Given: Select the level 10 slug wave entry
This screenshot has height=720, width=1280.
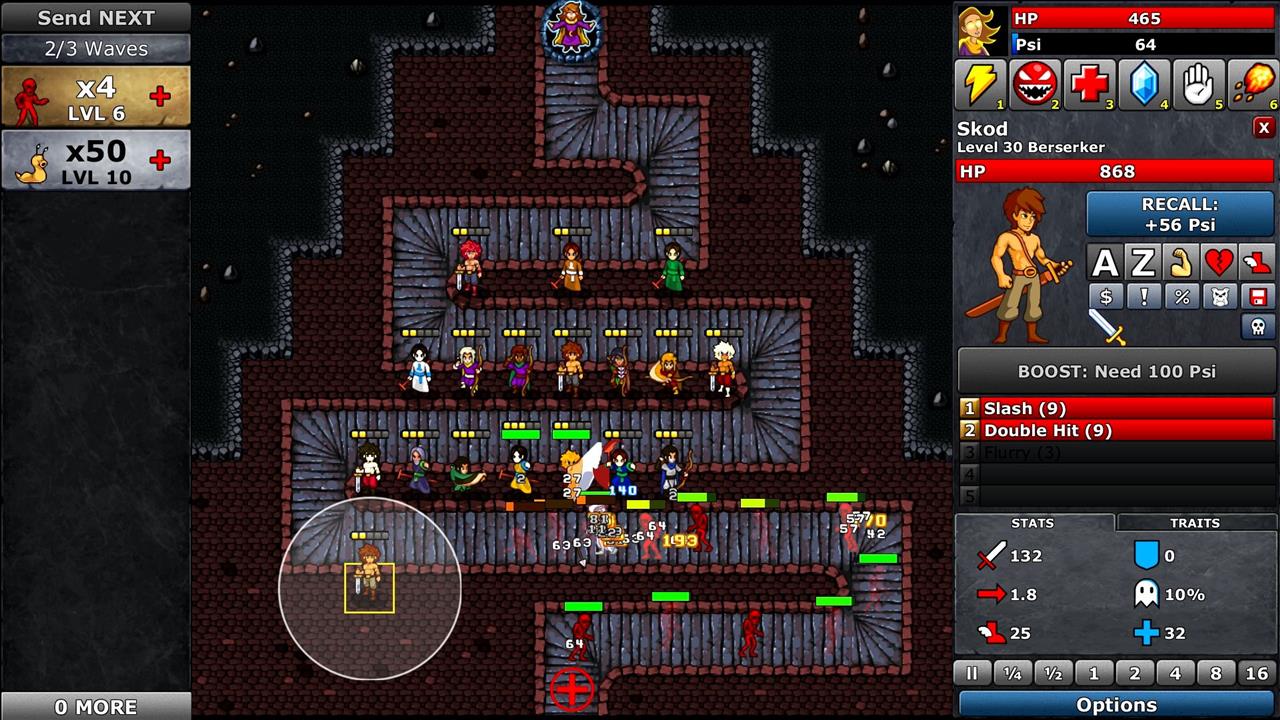Looking at the screenshot, I should [x=96, y=160].
